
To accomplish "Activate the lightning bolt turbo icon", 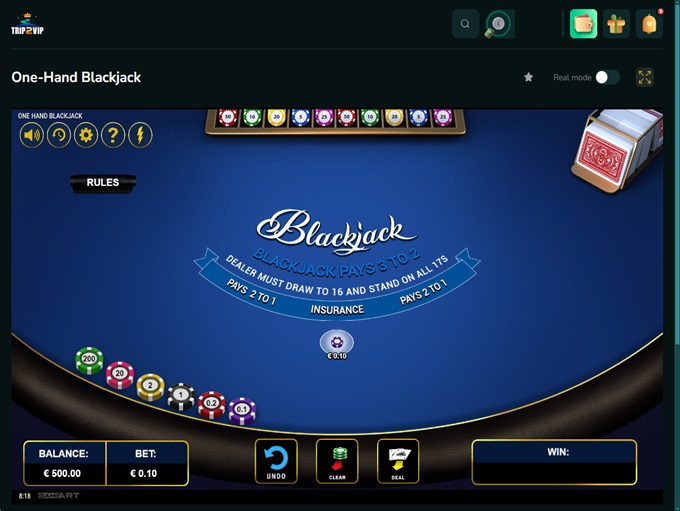I will [140, 135].
